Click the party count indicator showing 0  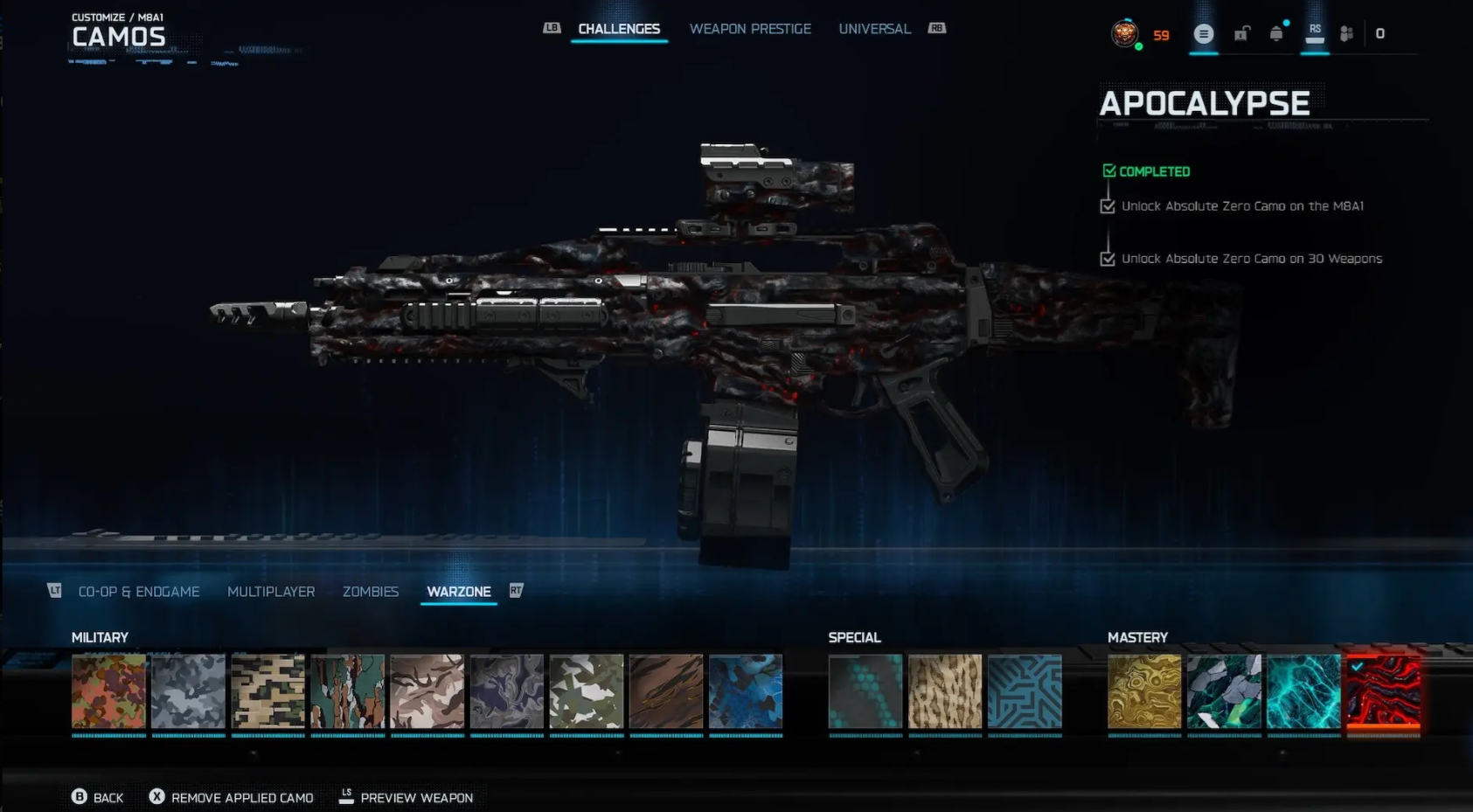pos(1379,33)
